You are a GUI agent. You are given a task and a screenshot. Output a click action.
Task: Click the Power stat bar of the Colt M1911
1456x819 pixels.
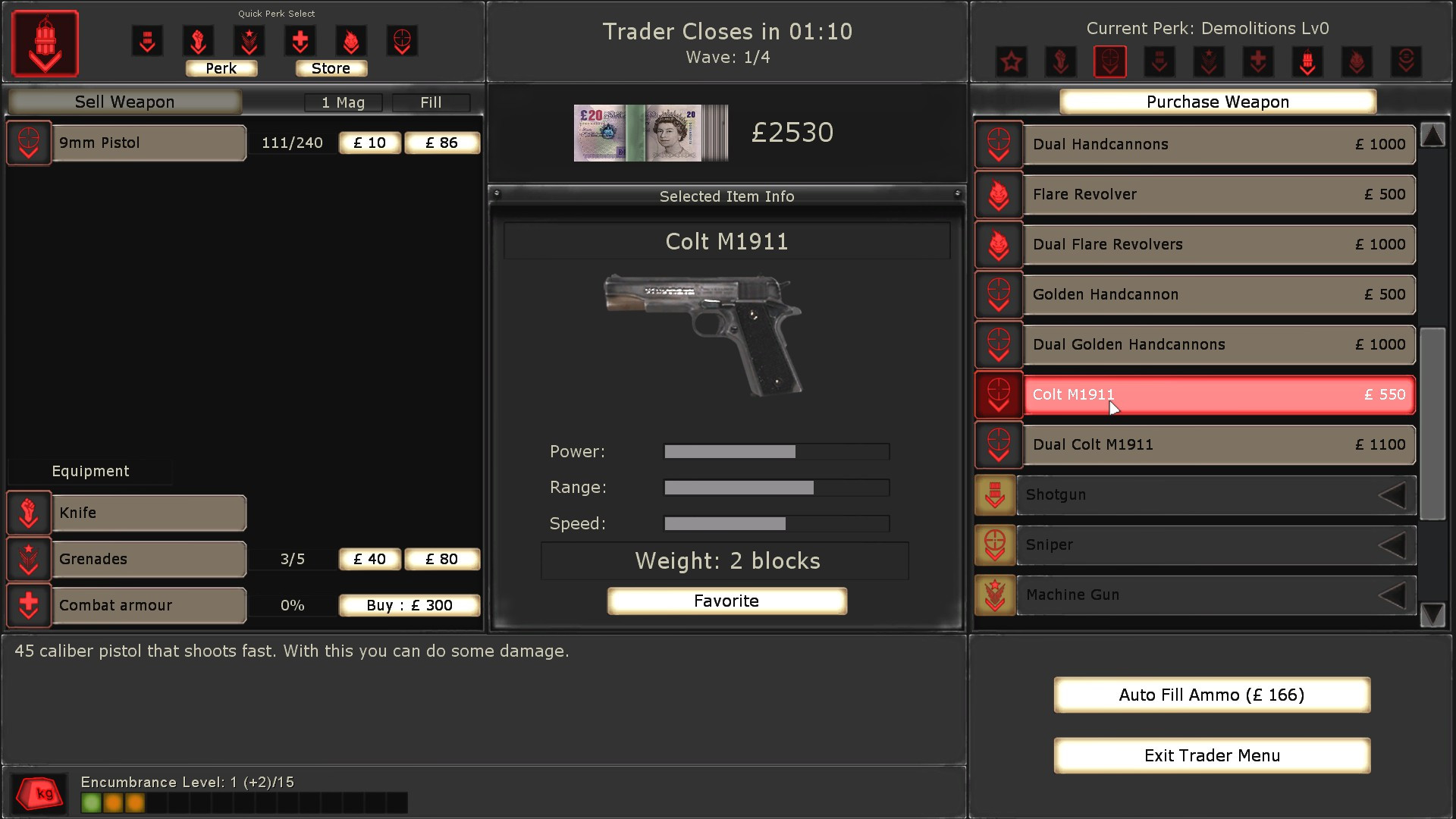(776, 451)
